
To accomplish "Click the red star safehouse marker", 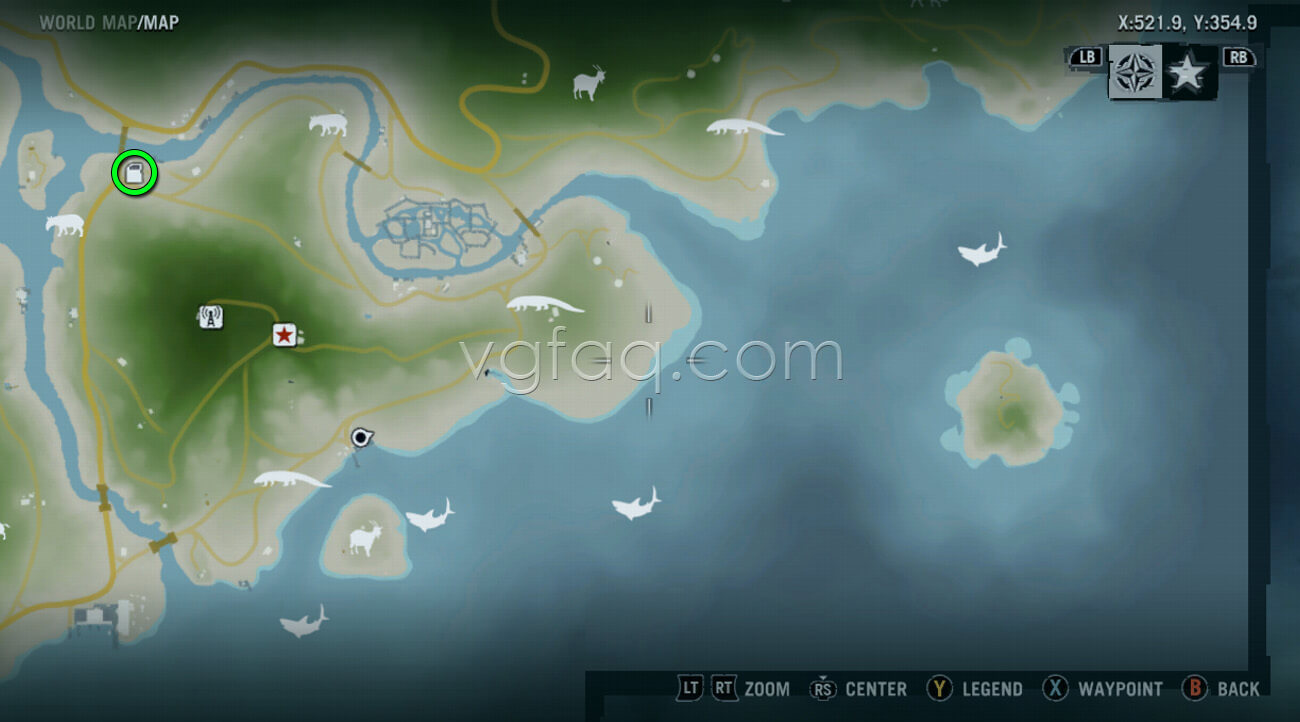I will (284, 336).
